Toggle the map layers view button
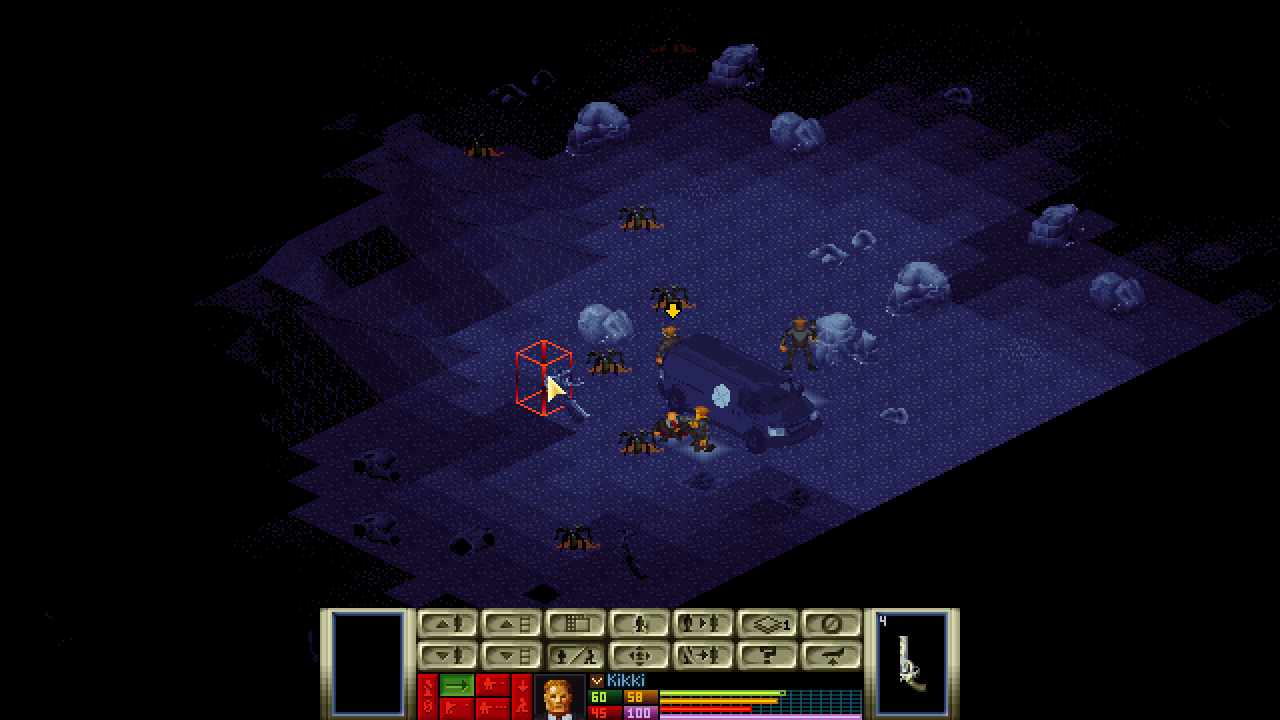Screen dimensions: 1280x720 [x=767, y=624]
